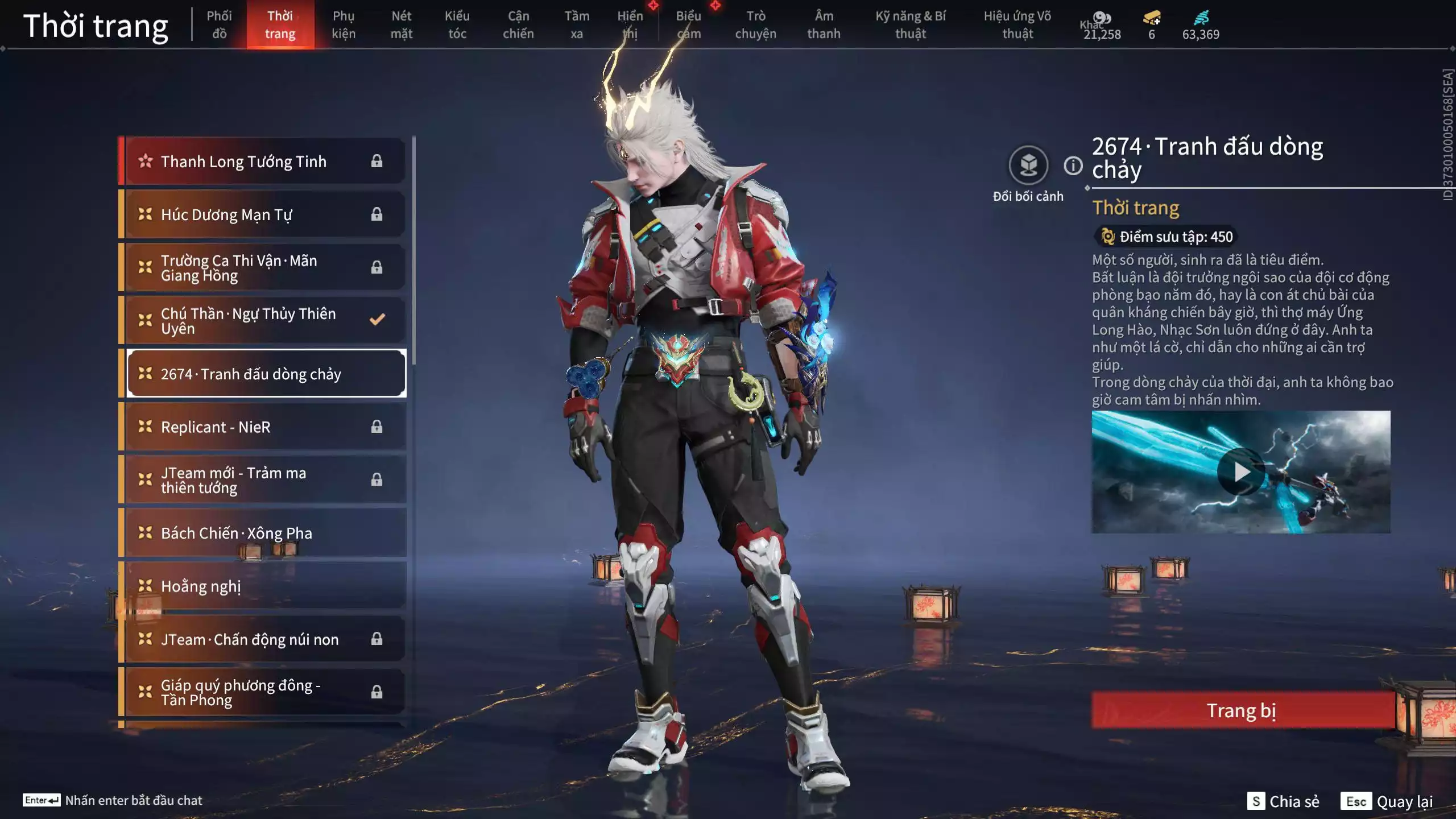Click the lock icon on Replicant - NieR
The width and height of the screenshot is (1456, 819).
coord(377,427)
